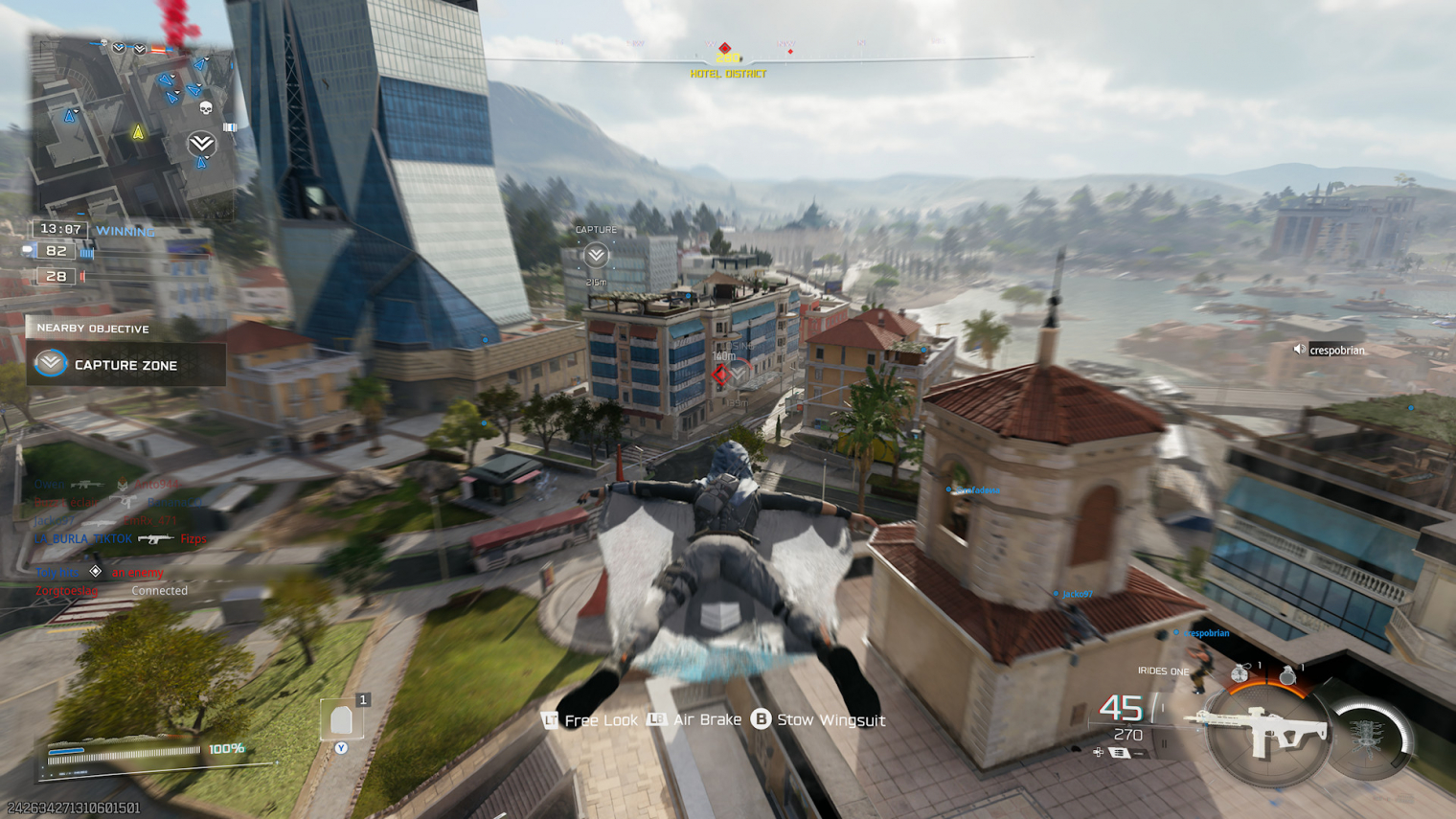Click the red diamond enemy objective marker
The width and height of the screenshot is (1456, 819).
(x=721, y=375)
